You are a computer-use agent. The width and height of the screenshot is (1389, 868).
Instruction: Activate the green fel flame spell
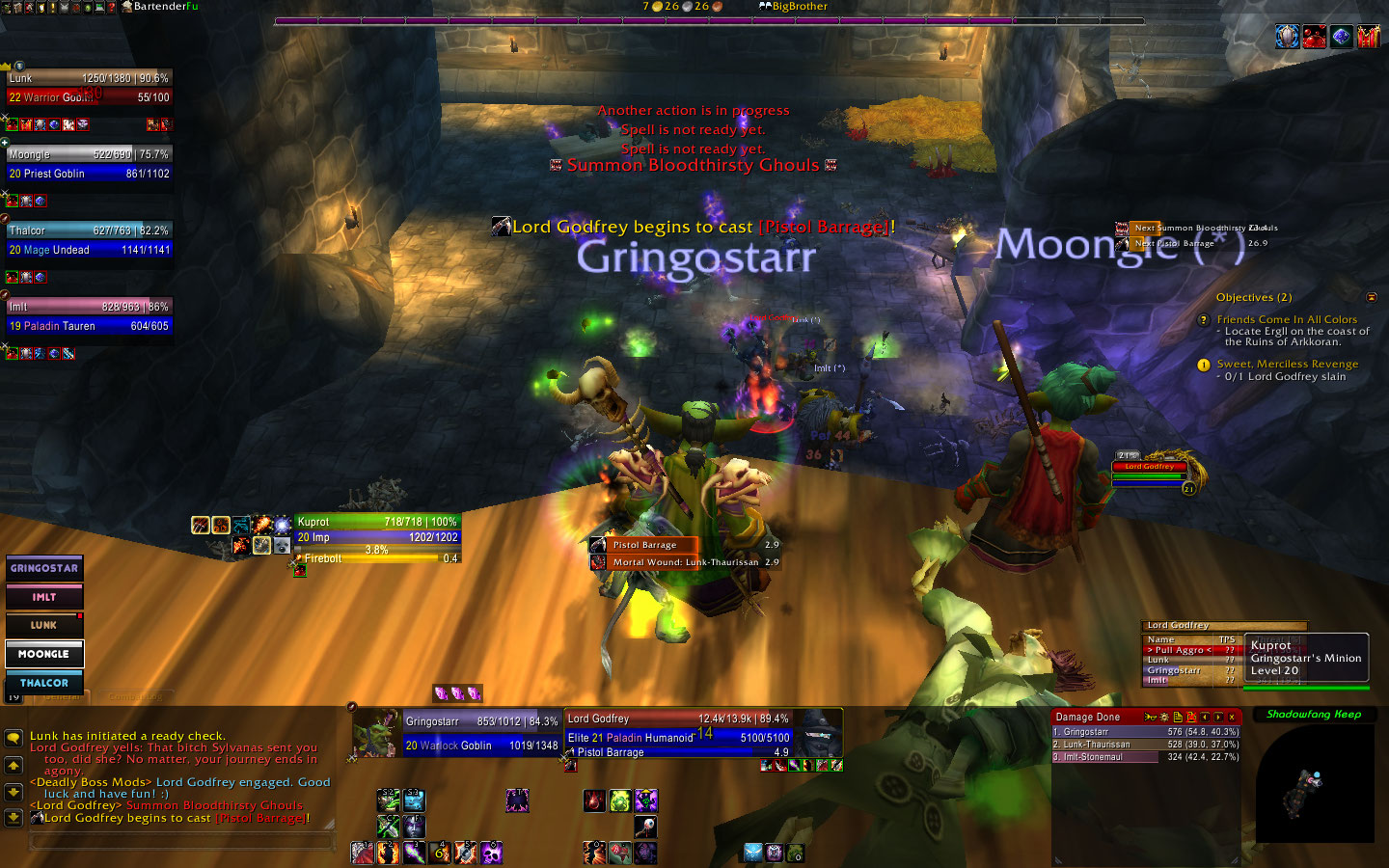(x=619, y=800)
